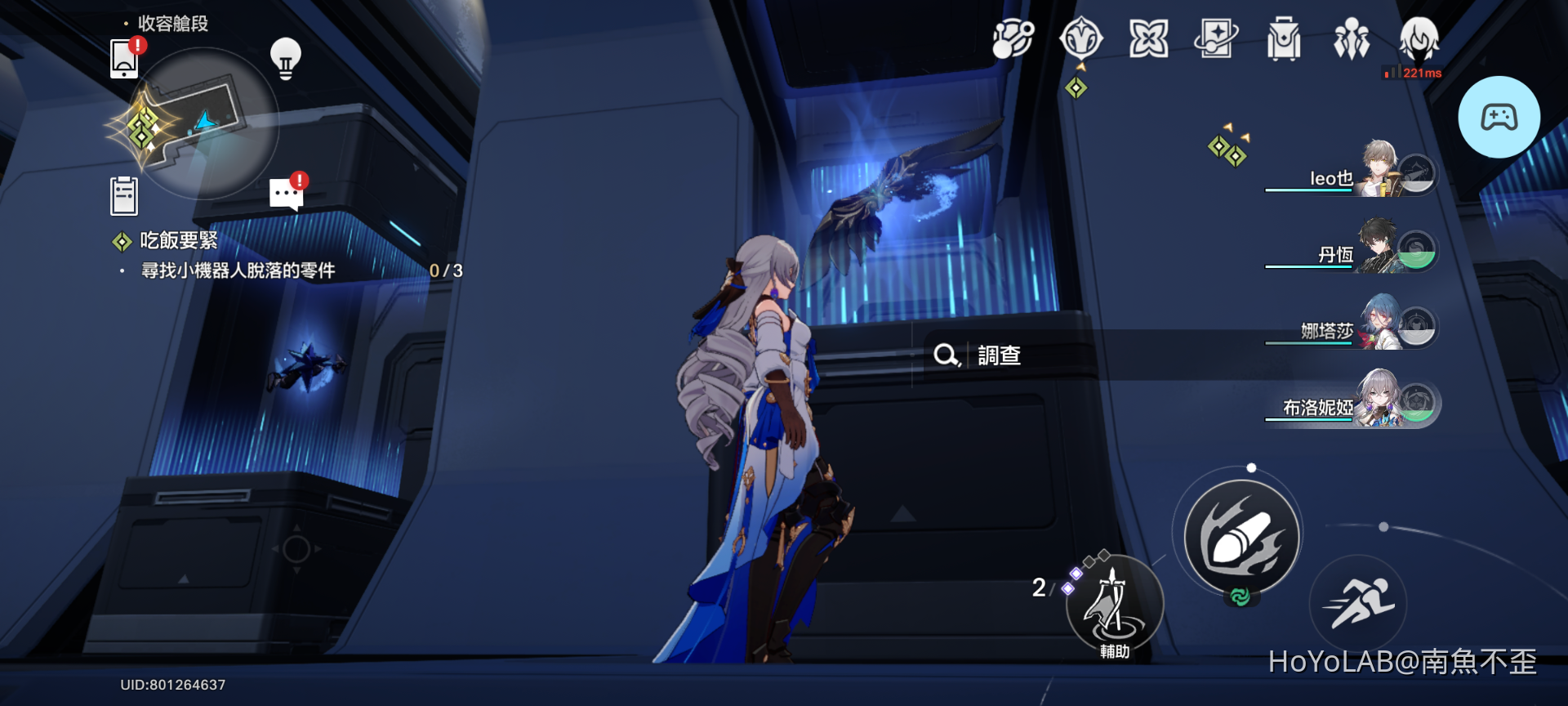Tap the leftmost molecule-shaped synthesis icon
Image resolution: width=1568 pixels, height=706 pixels.
coord(1013,37)
